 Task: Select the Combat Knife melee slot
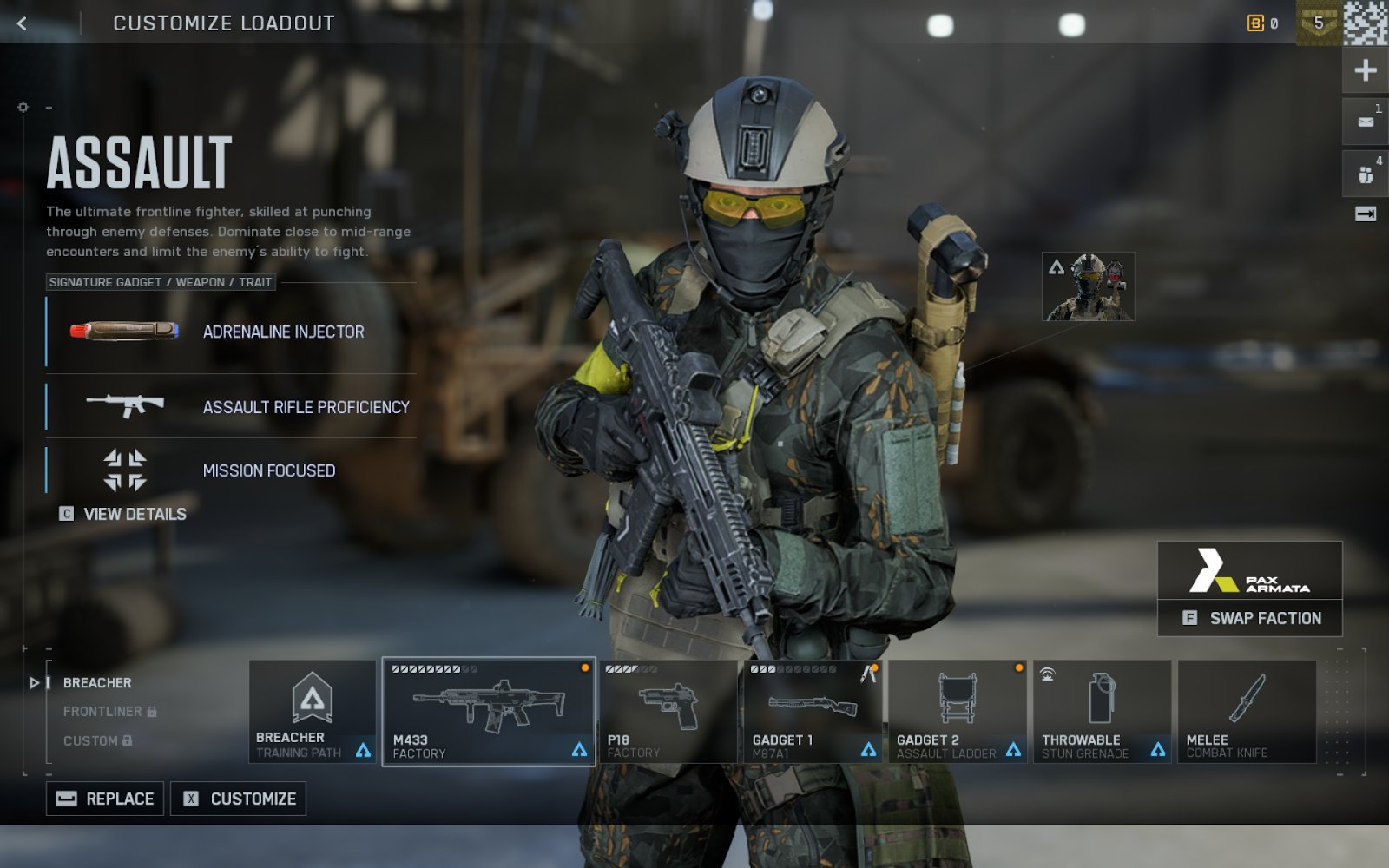1247,712
